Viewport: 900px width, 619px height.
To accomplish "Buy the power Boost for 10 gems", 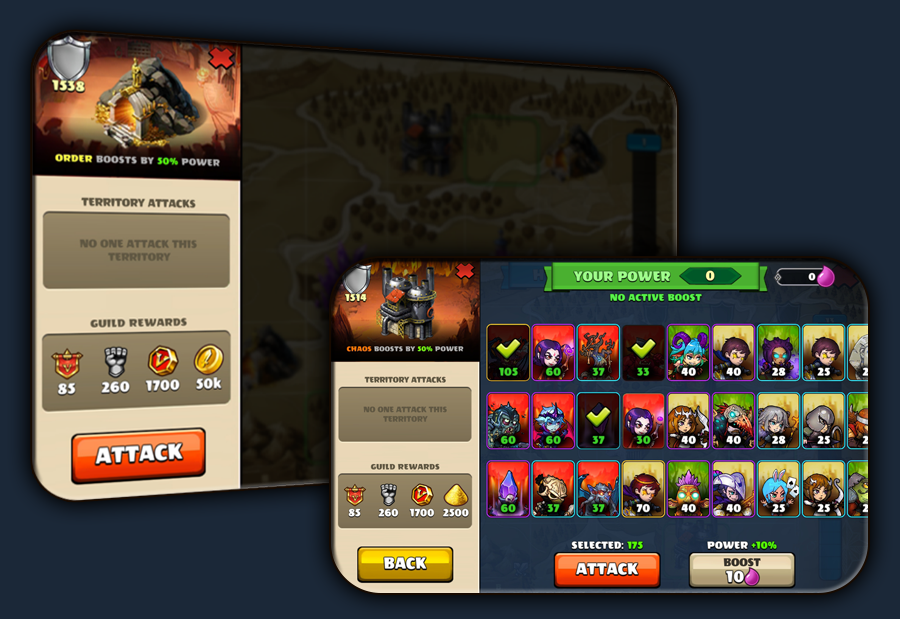I will [742, 570].
